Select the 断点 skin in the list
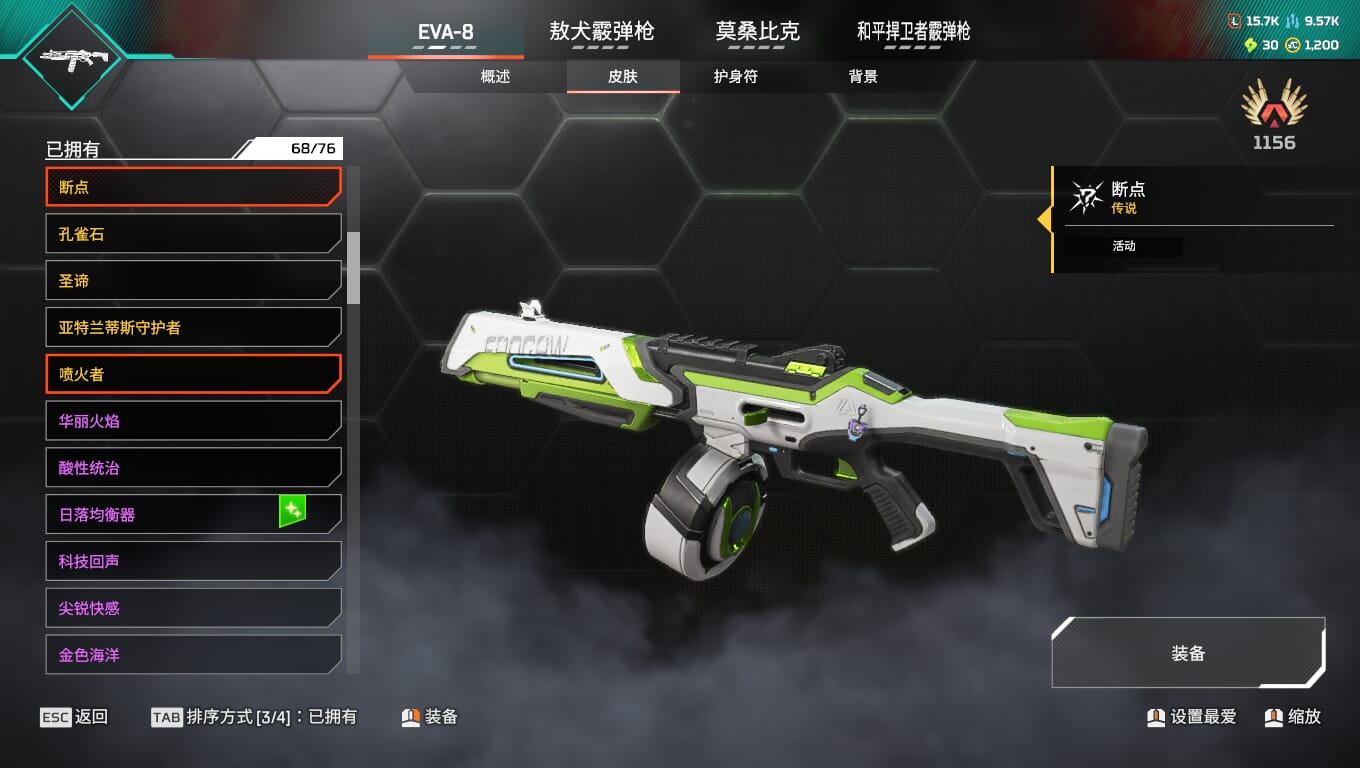This screenshot has width=1360, height=768. (193, 187)
